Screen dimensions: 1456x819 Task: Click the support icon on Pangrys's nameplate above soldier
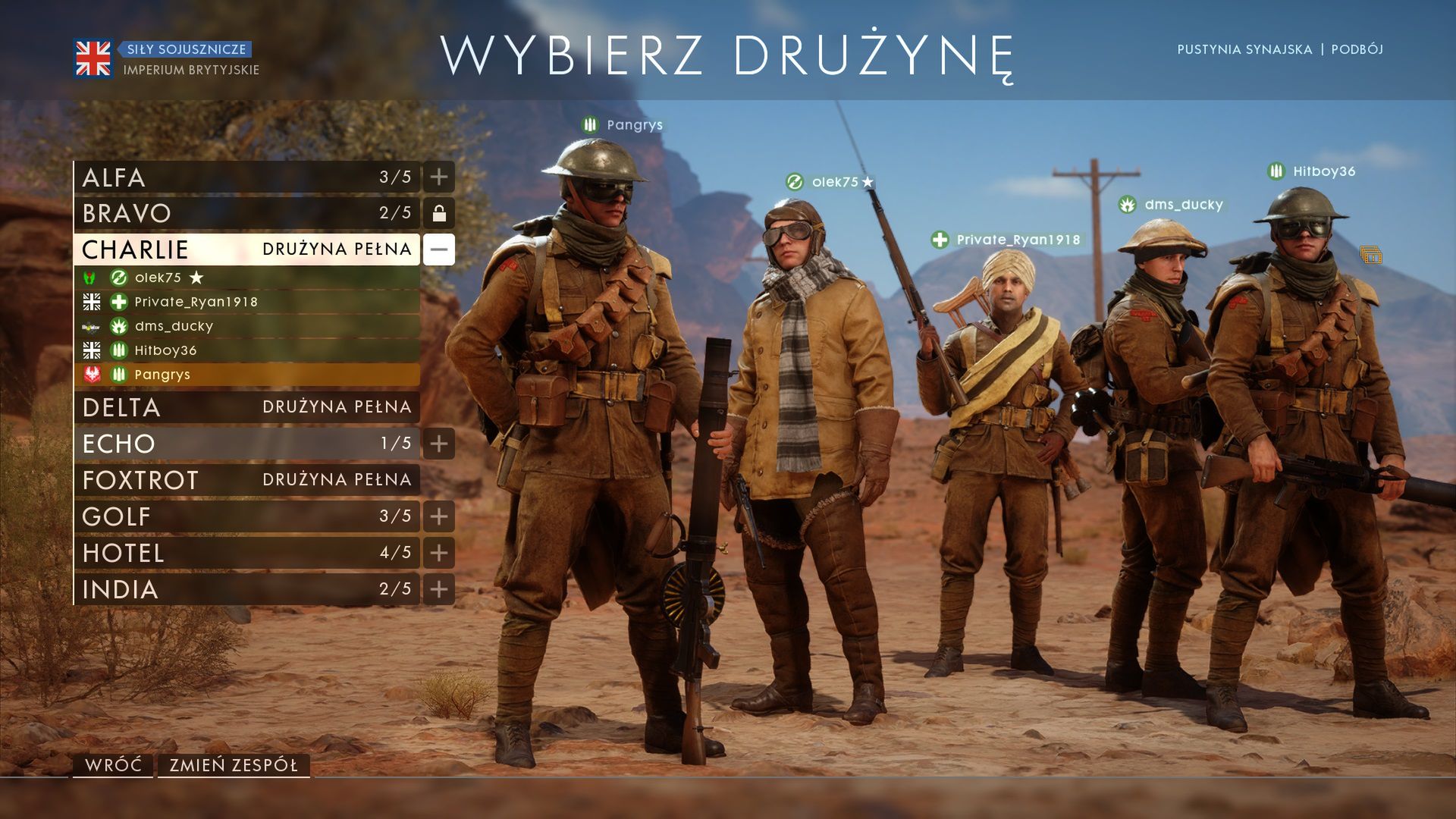point(590,125)
